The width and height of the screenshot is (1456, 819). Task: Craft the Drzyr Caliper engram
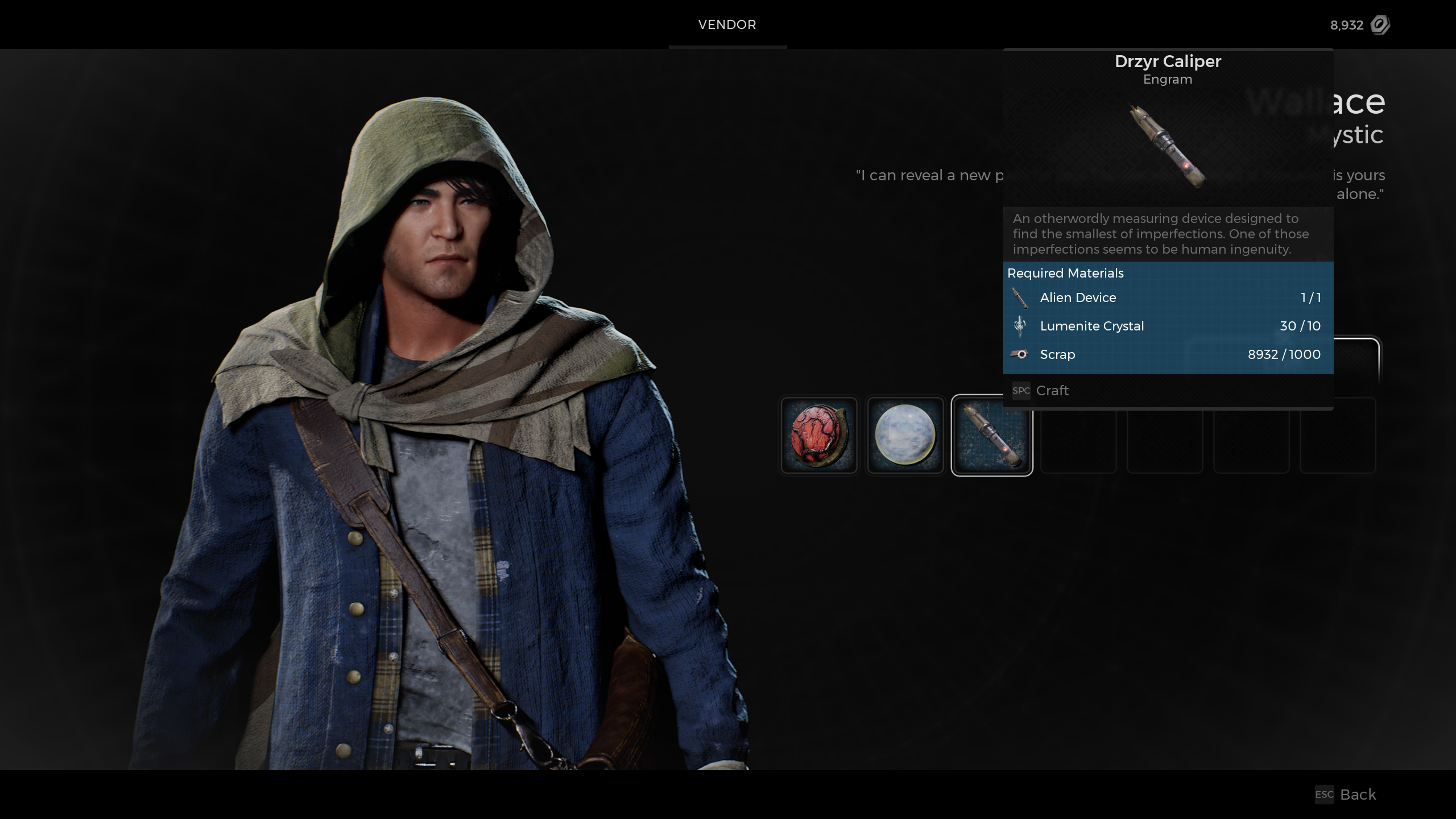[1041, 391]
